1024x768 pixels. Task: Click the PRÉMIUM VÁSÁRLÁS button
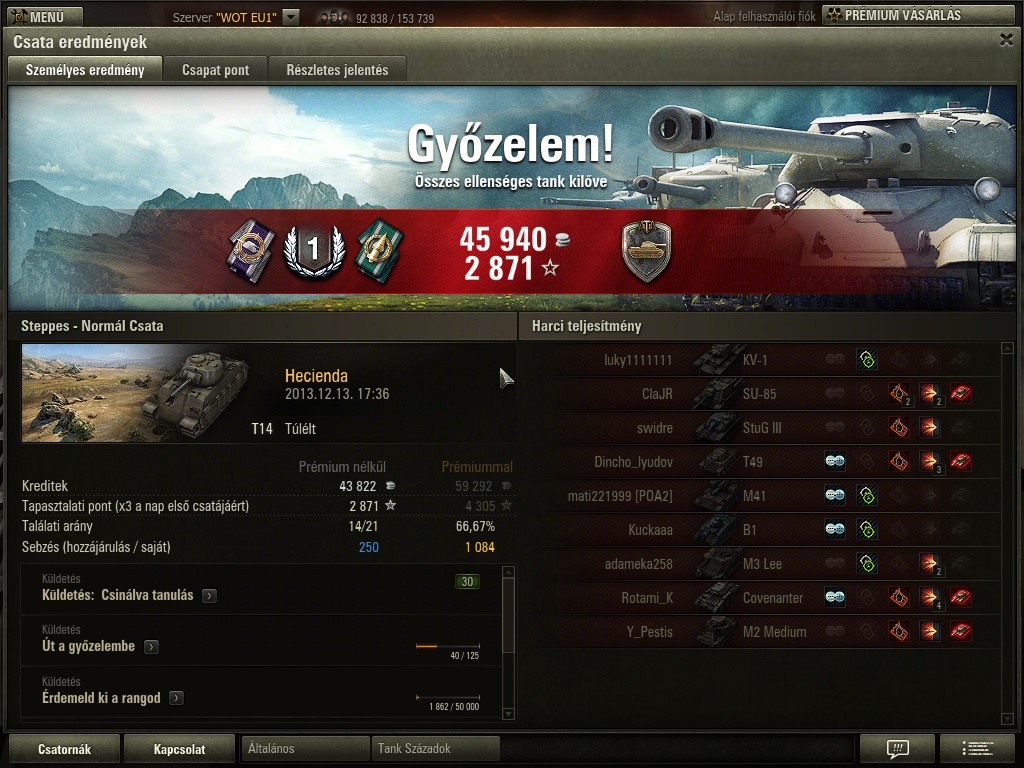(917, 15)
